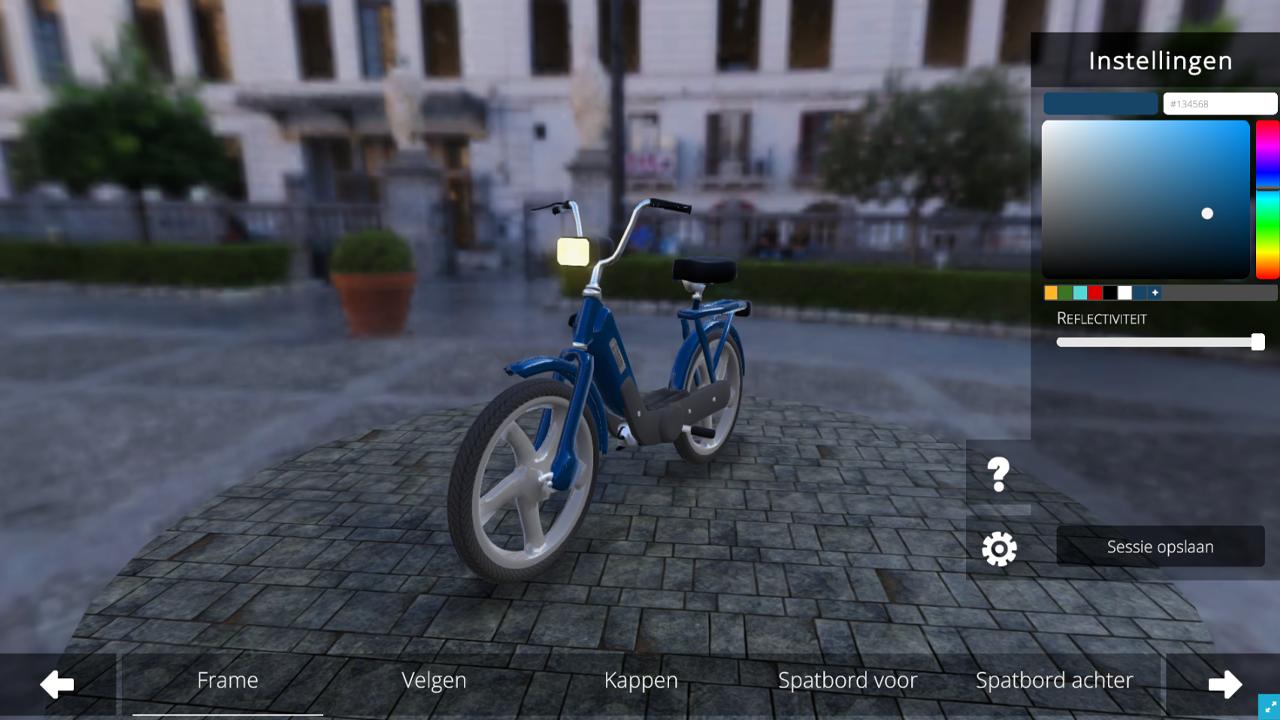Select the green color swatch

point(1066,293)
